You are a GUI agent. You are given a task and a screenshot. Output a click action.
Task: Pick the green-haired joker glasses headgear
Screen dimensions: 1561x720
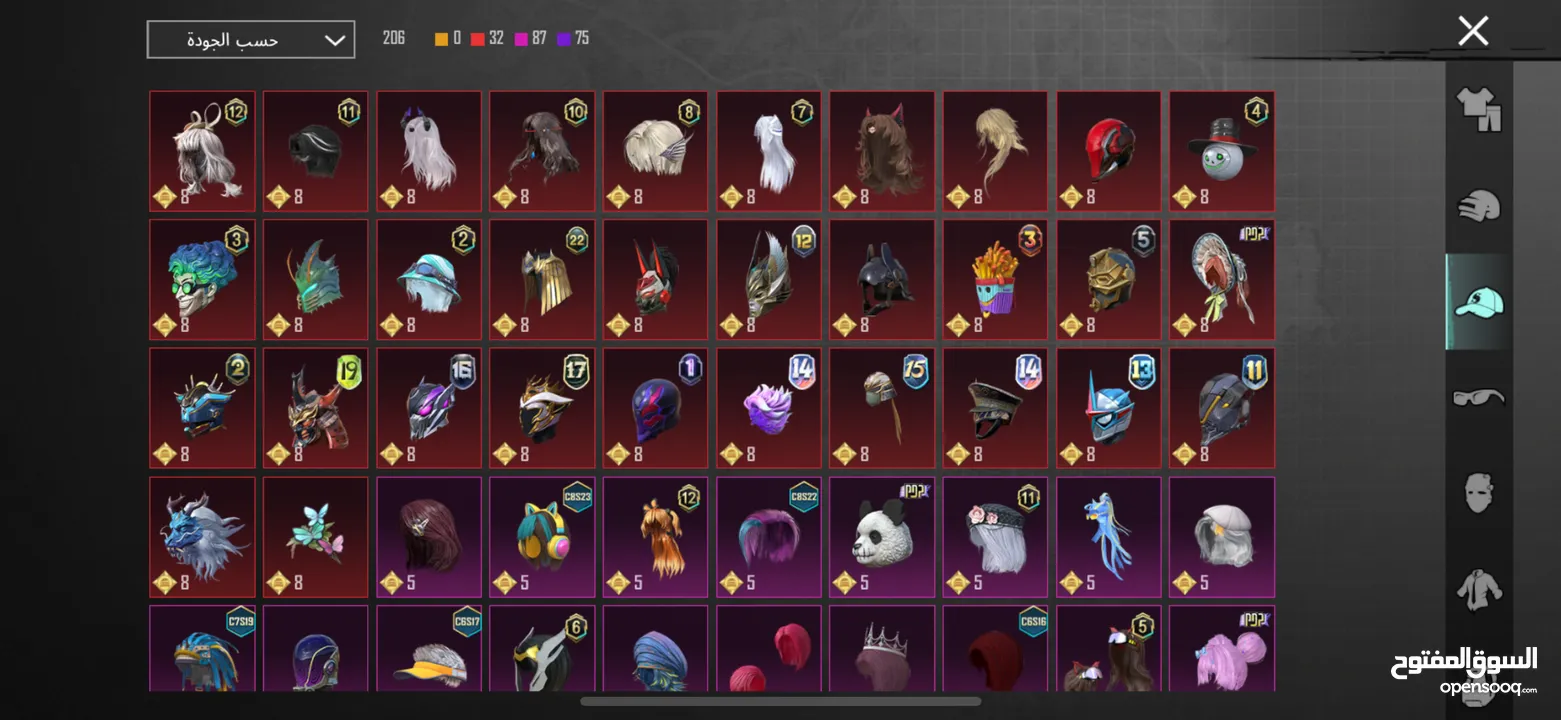pos(202,280)
